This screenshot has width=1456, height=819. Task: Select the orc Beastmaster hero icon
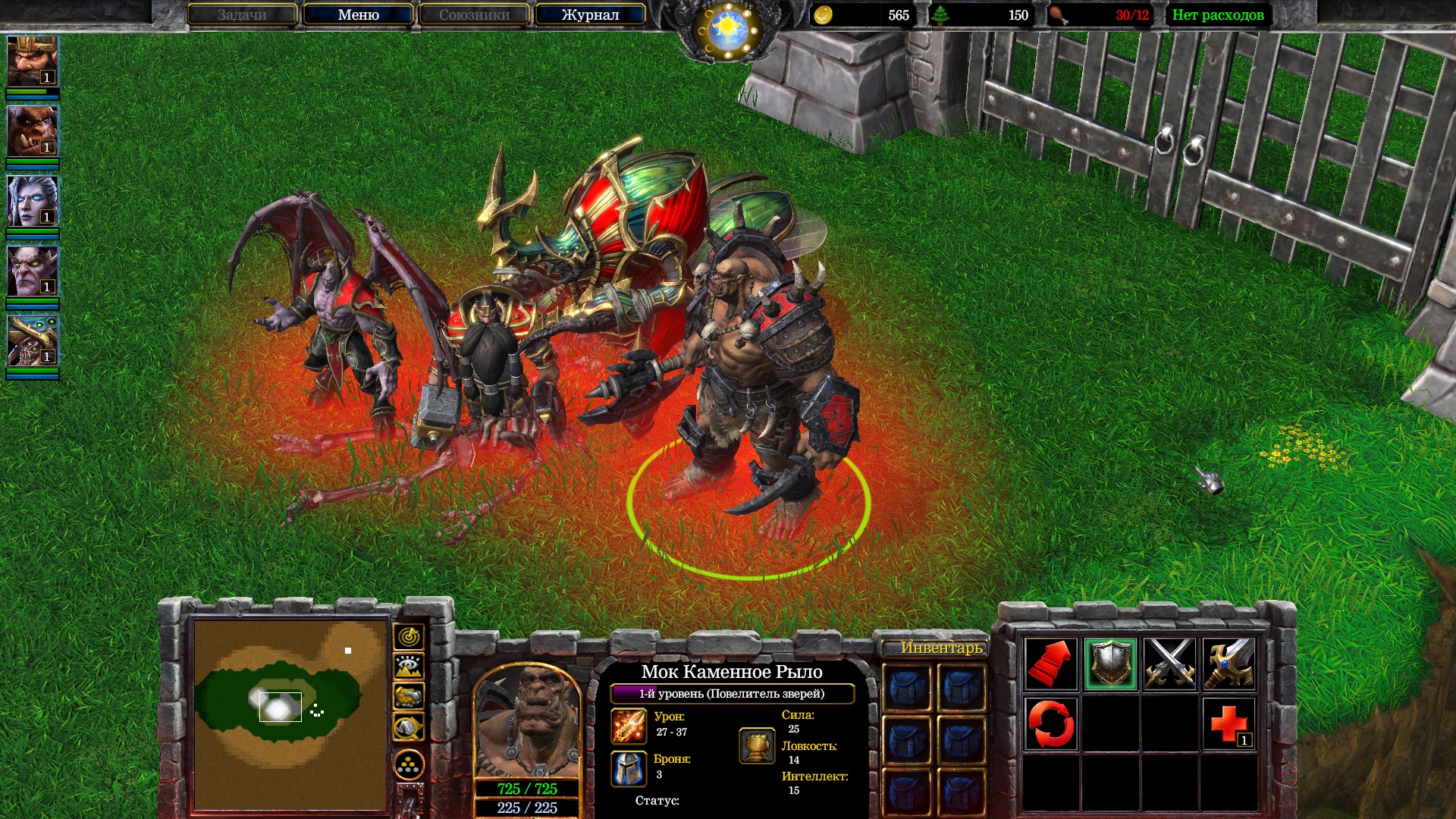pos(32,131)
